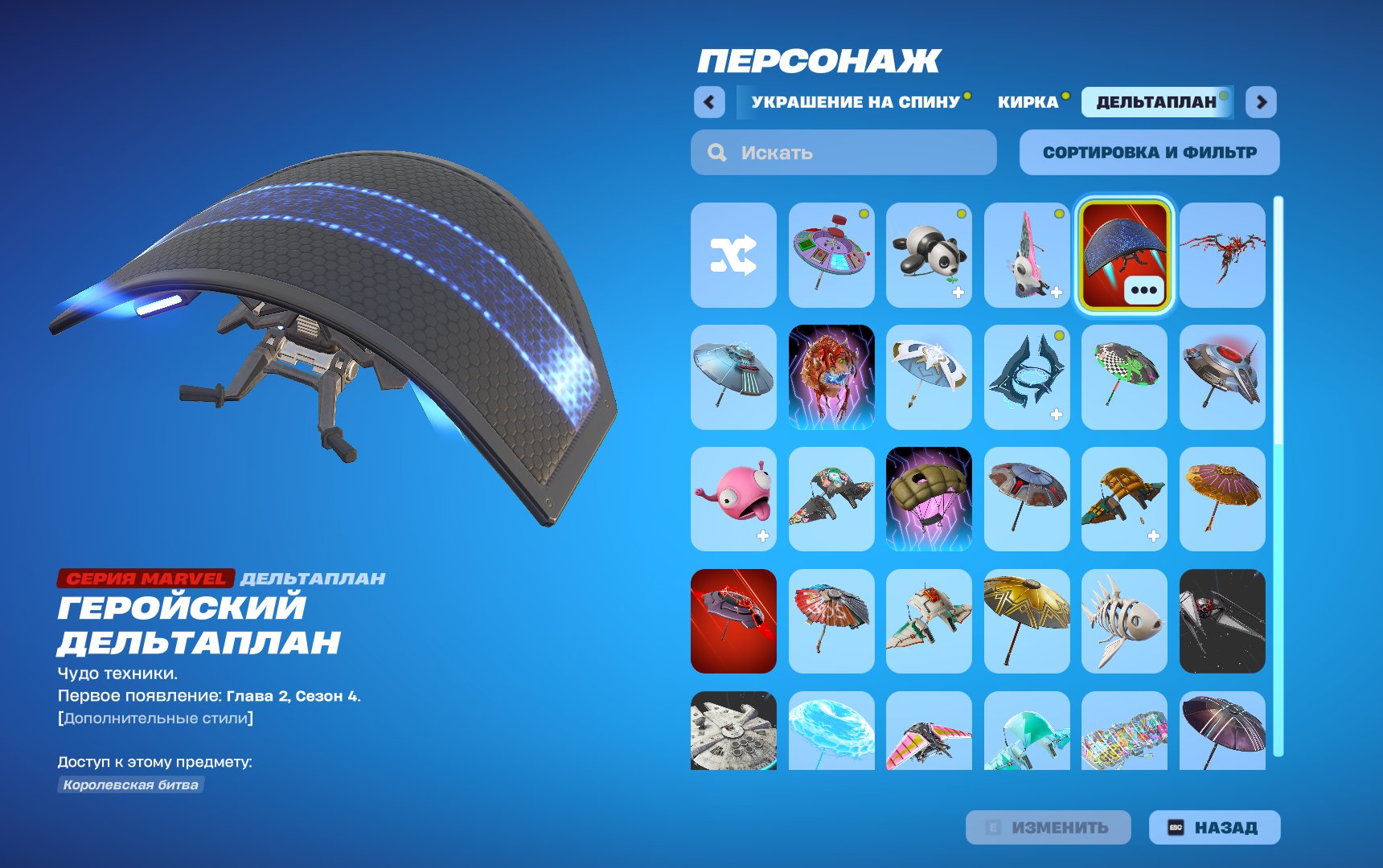Screen dimensions: 1383x868
Task: Select the prize wheel glider
Action: (x=831, y=256)
